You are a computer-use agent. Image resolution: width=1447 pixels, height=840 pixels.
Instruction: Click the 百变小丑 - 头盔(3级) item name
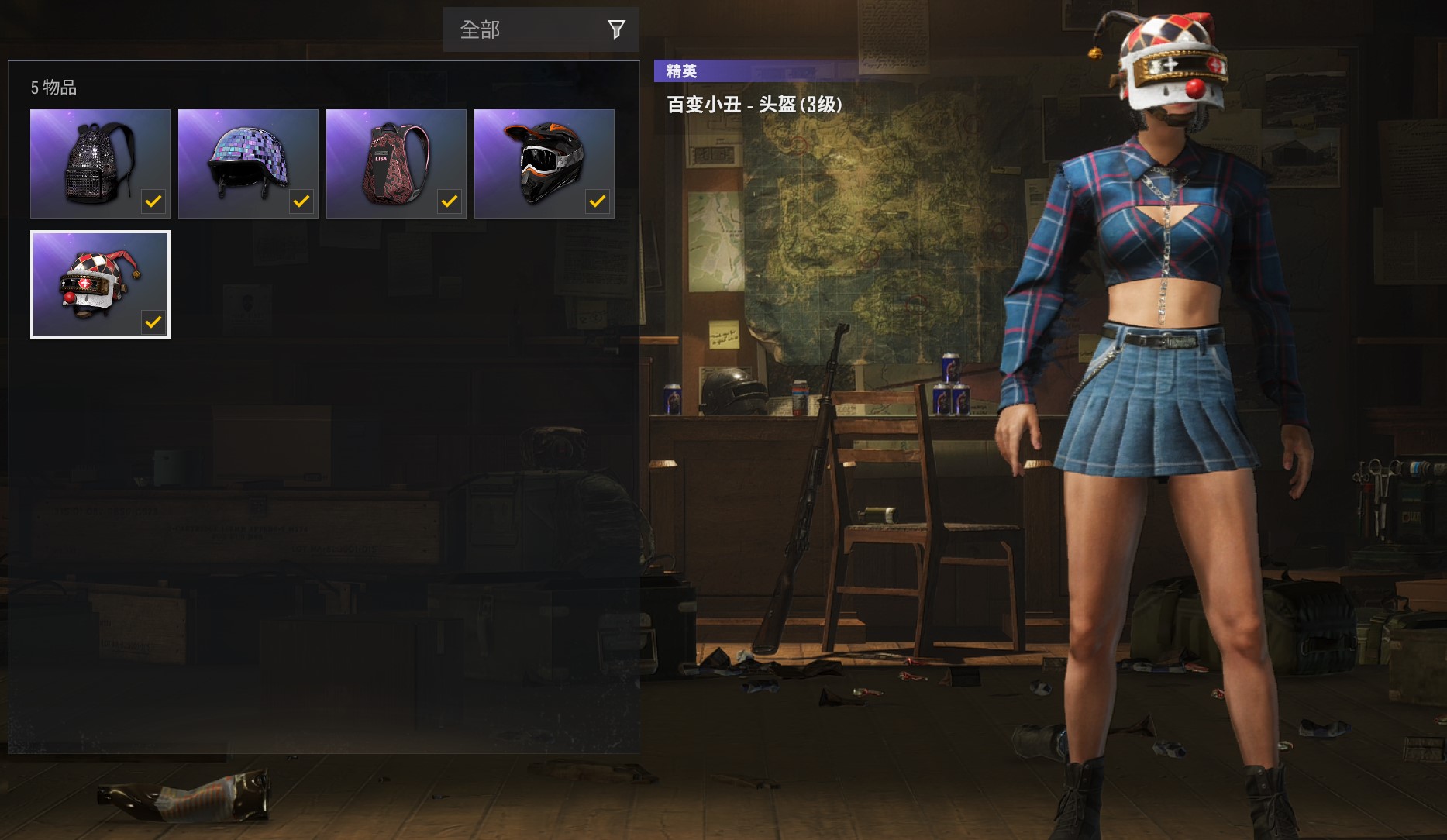coord(756,102)
